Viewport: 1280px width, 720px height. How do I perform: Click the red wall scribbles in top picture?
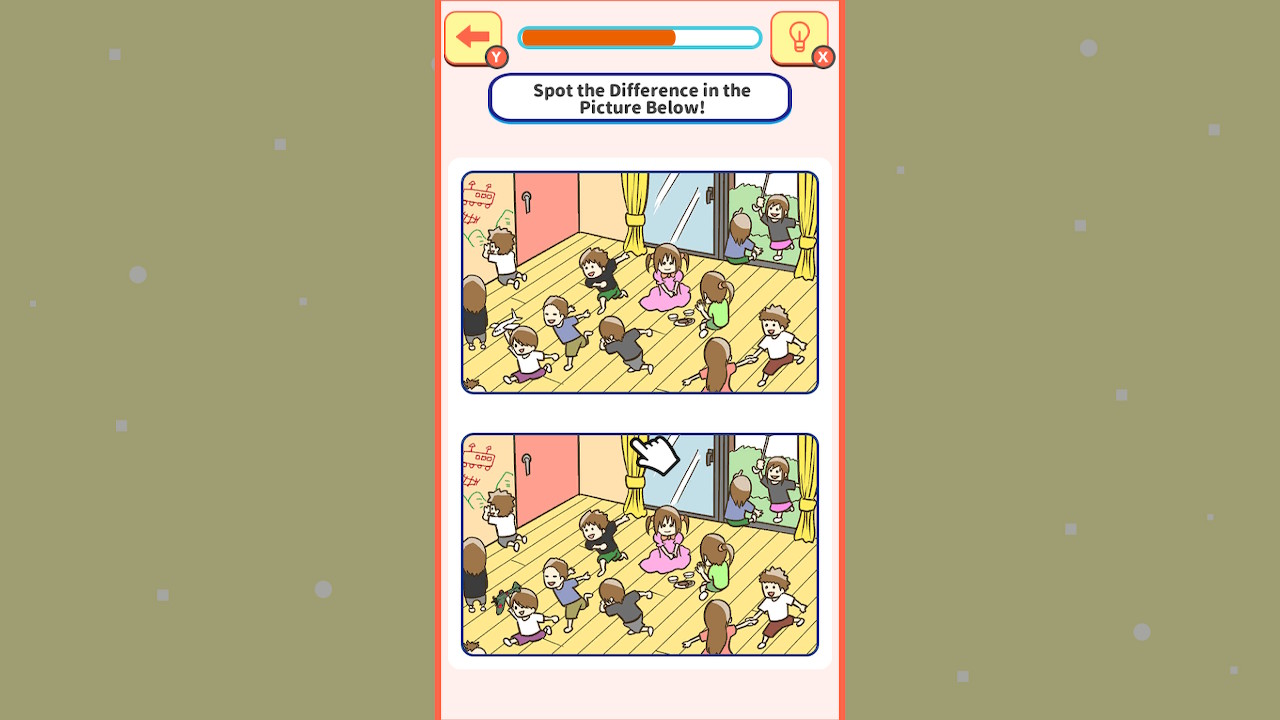pos(479,195)
